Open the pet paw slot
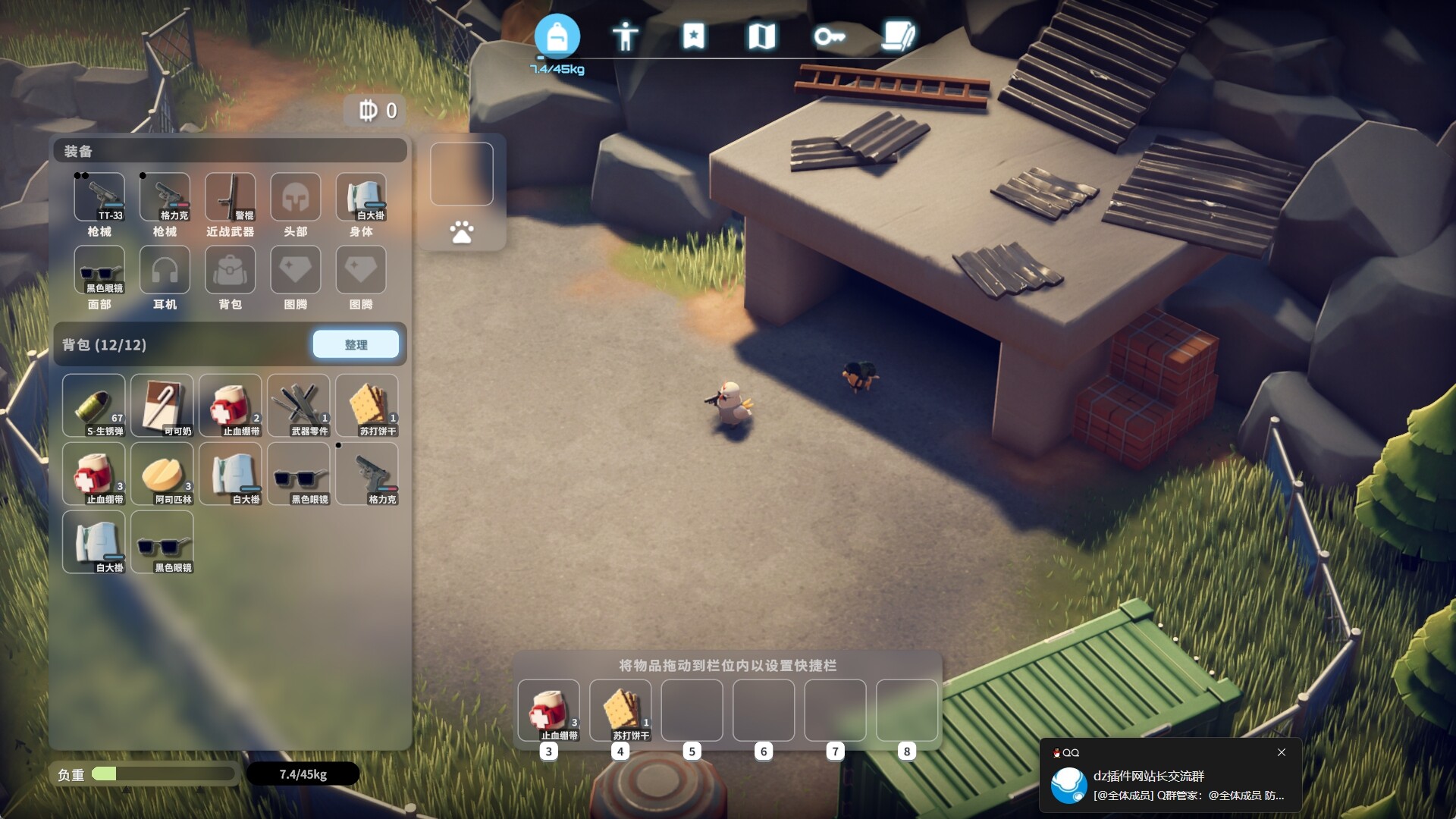 pyautogui.click(x=462, y=232)
